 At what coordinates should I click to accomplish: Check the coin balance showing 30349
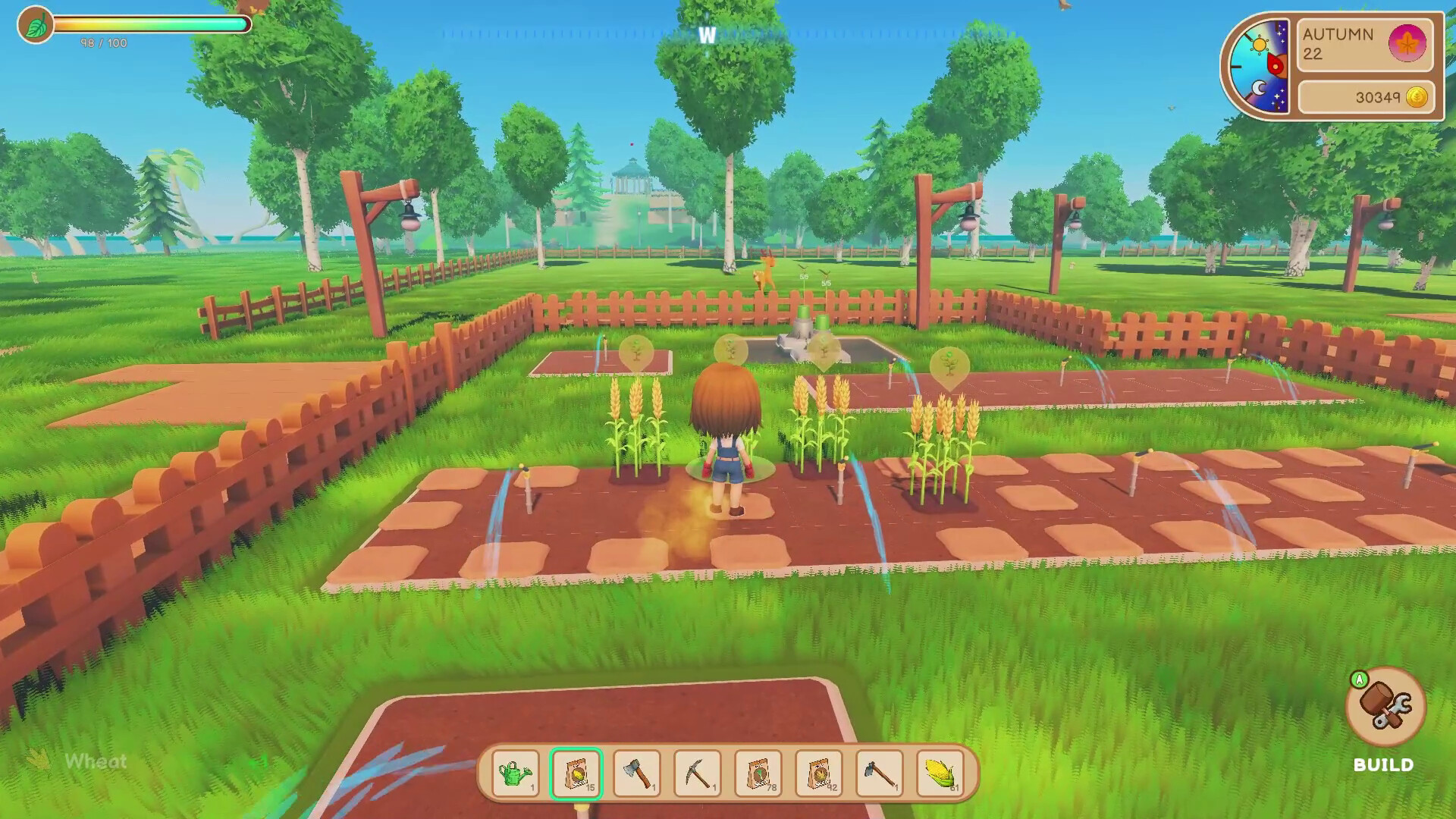coord(1377,97)
